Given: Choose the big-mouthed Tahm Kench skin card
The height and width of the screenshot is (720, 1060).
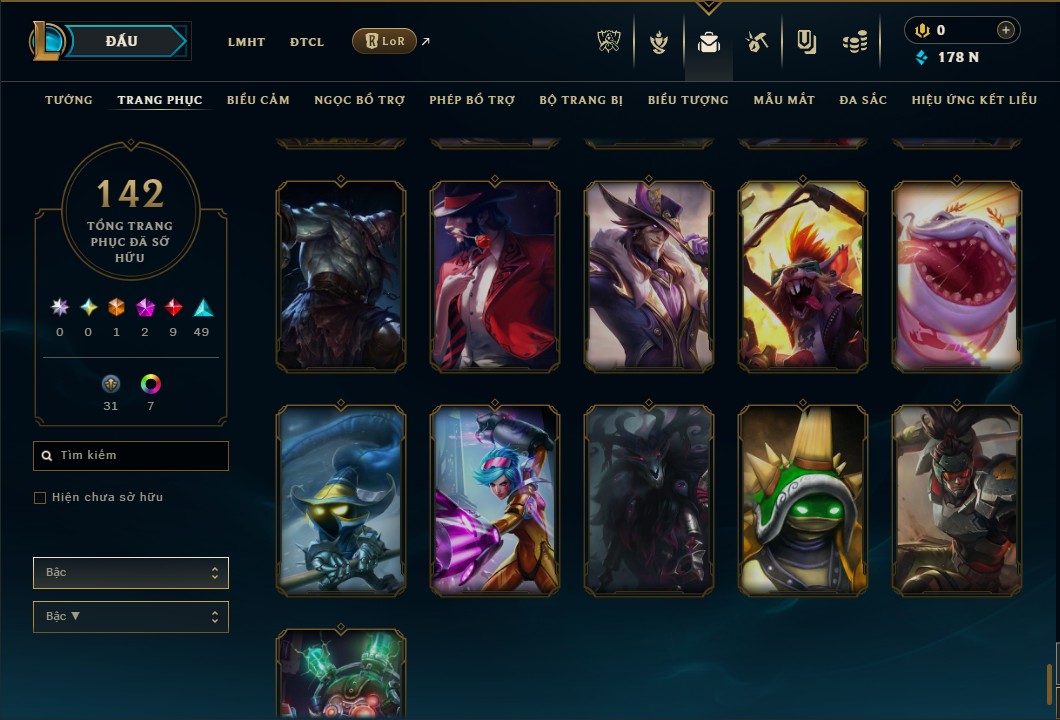Looking at the screenshot, I should point(957,277).
